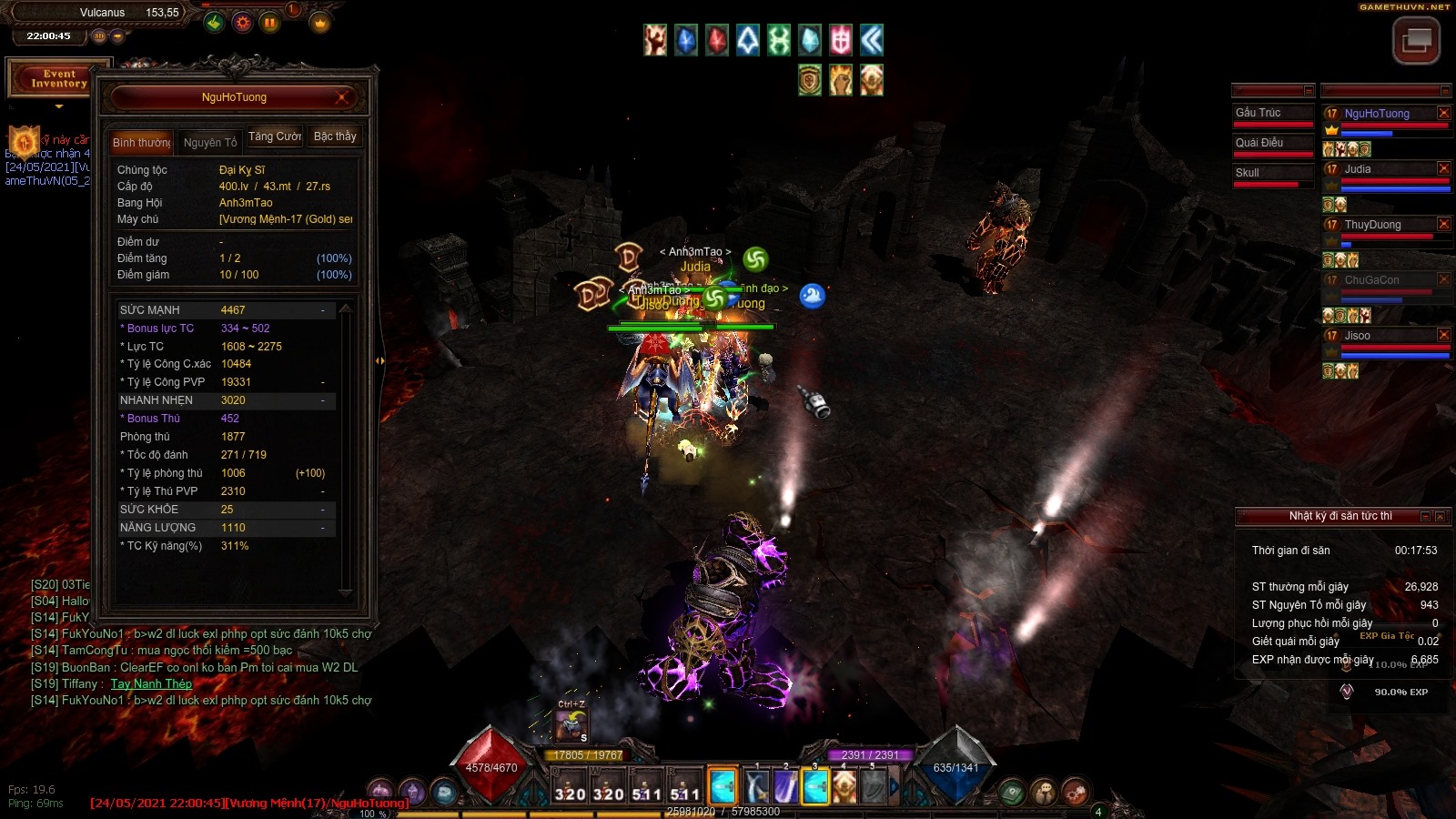
Task: Click the stacked windows button
Action: (1416, 41)
